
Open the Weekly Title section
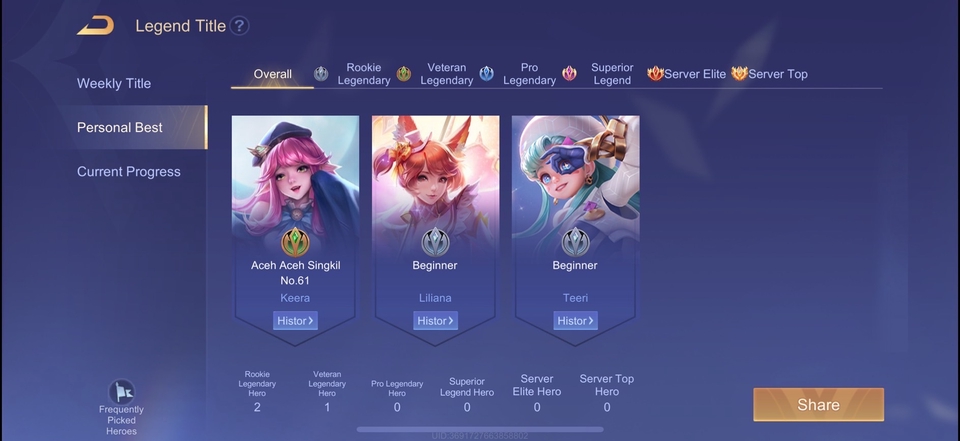(x=114, y=83)
